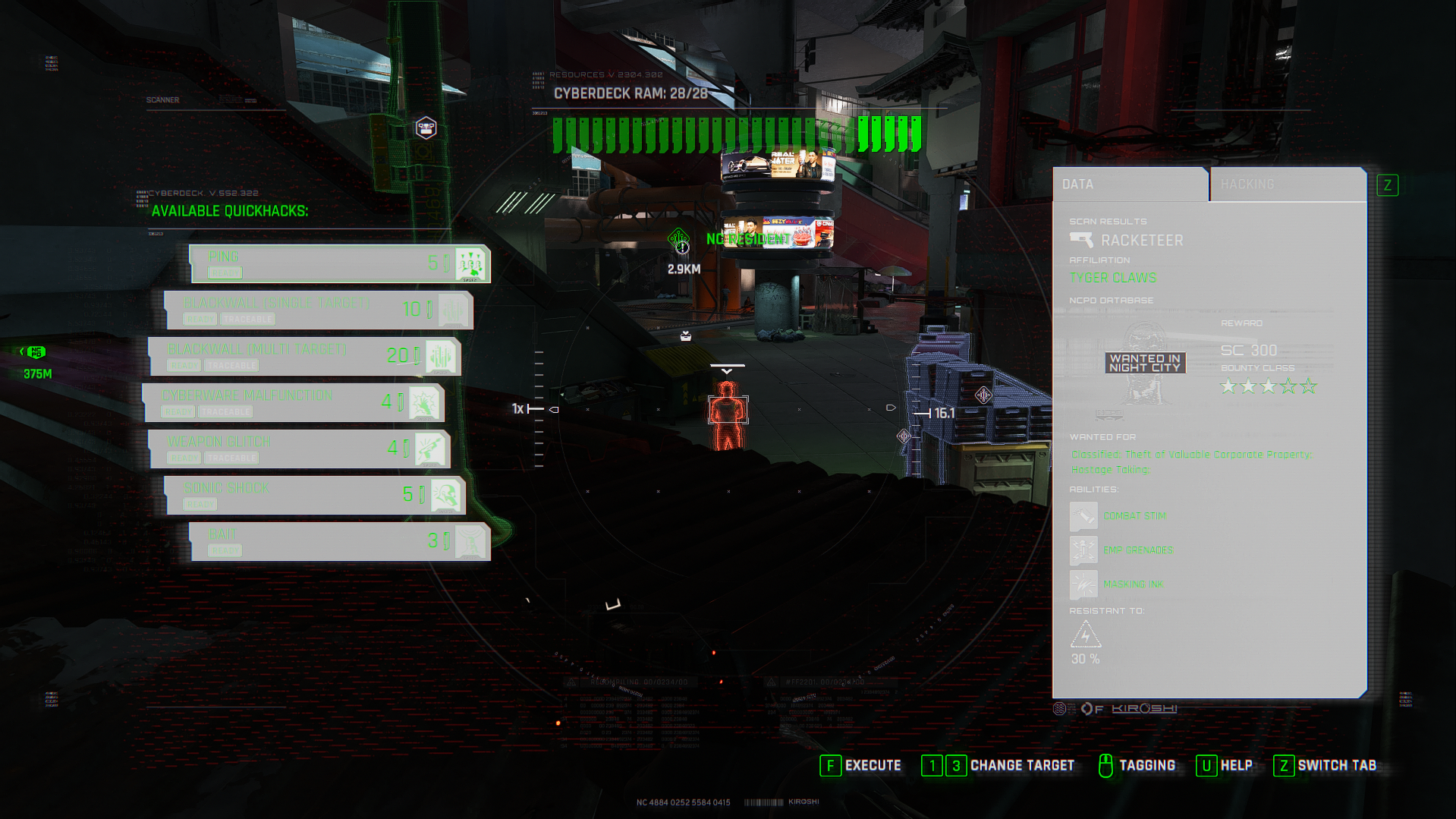Click the electrical resistance icon

(x=1086, y=635)
